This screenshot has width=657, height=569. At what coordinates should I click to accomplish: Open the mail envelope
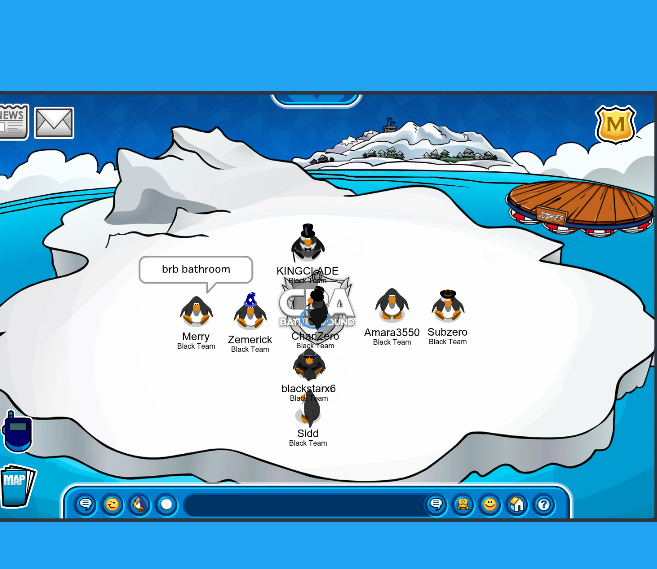[54, 123]
